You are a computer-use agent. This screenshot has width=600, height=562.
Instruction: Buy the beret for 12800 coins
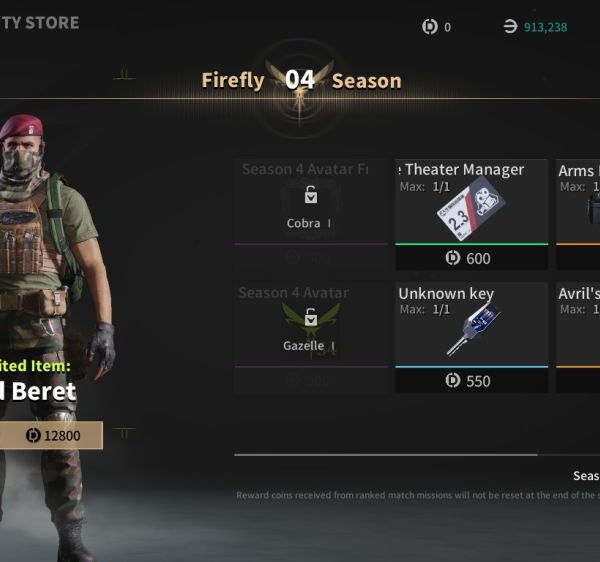[50, 436]
